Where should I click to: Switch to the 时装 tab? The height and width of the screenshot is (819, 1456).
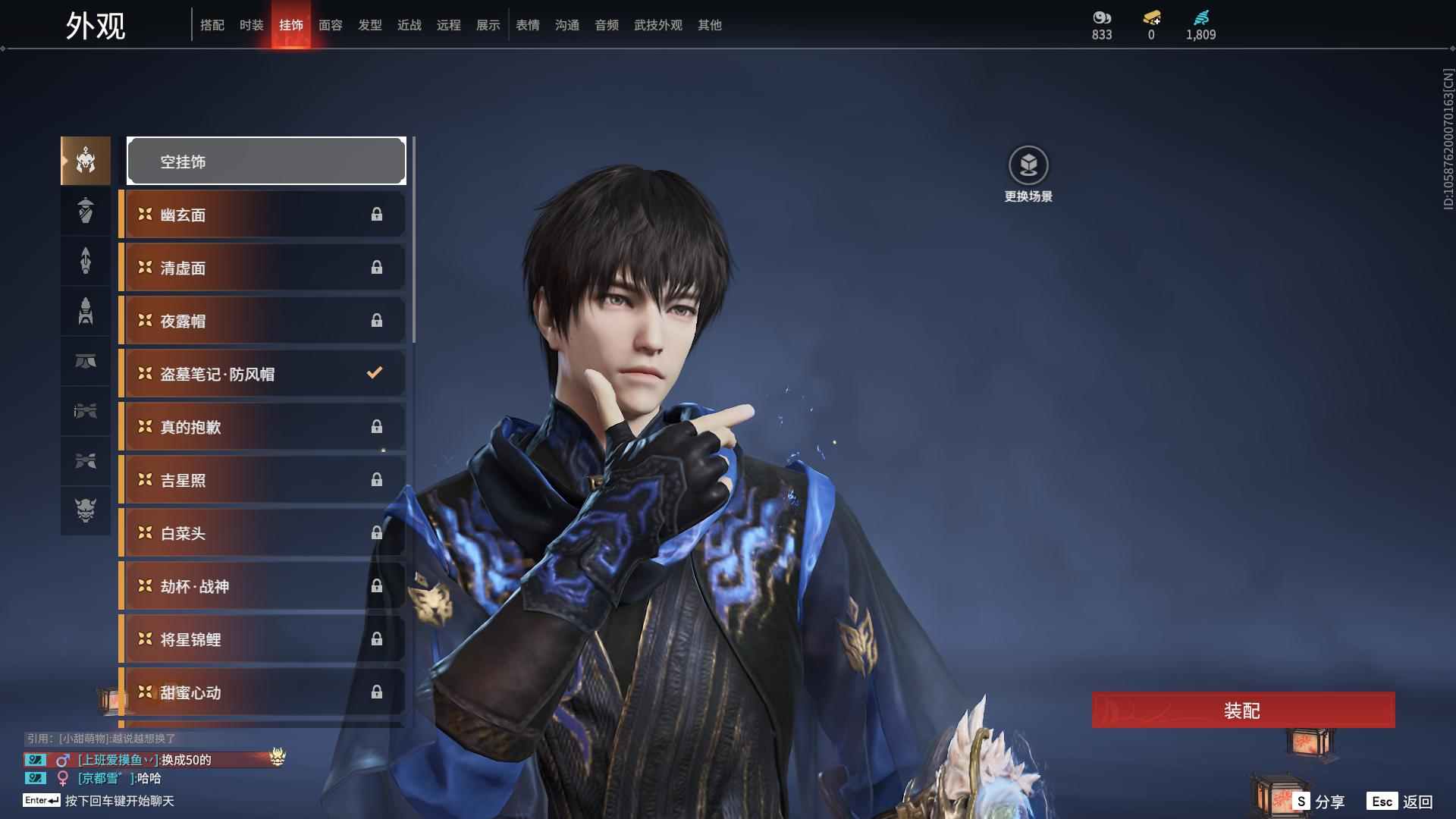pyautogui.click(x=251, y=25)
